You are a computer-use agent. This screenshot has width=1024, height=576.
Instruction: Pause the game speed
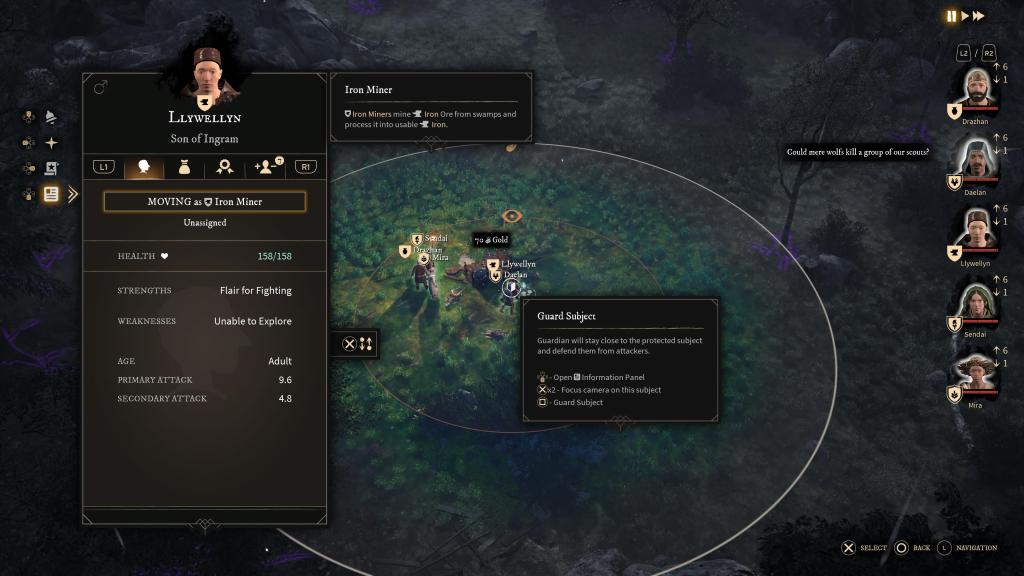click(951, 16)
